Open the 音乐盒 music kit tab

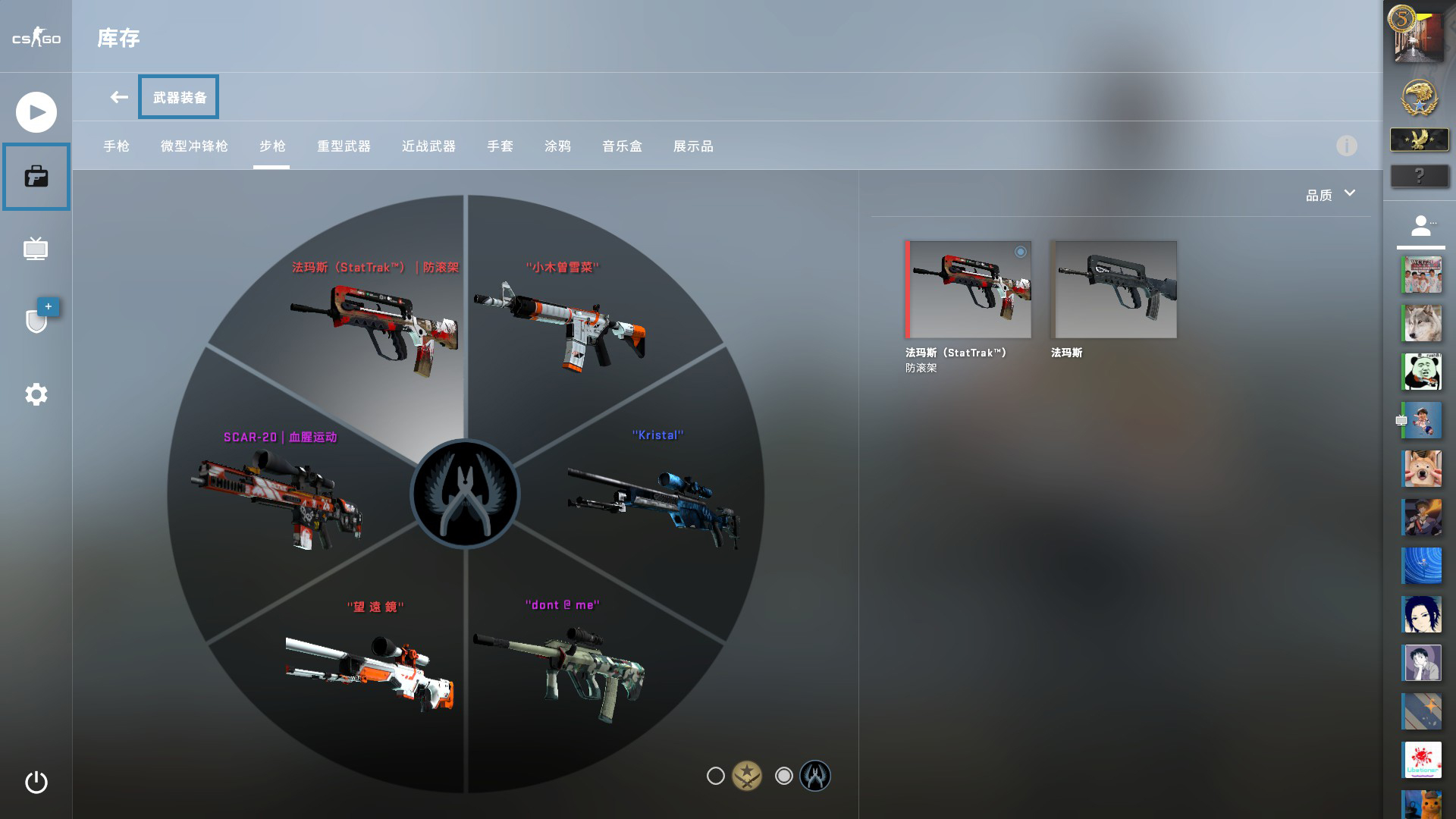621,146
